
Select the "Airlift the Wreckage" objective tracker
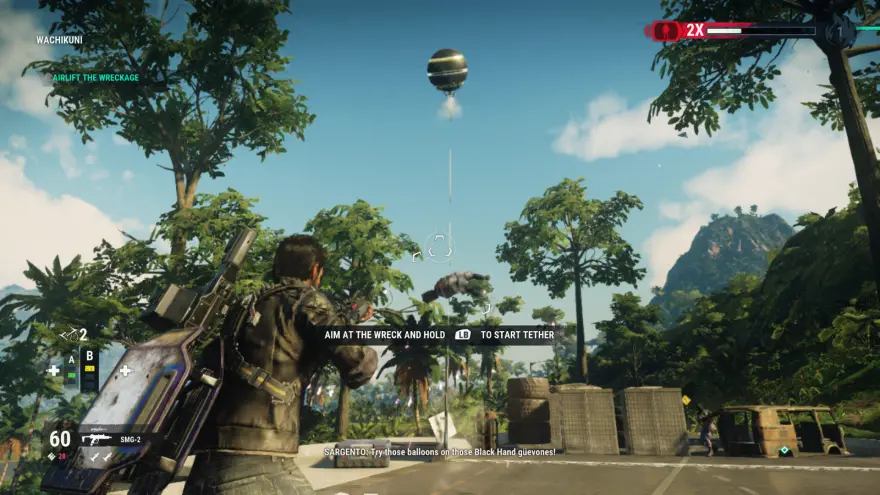[x=96, y=77]
